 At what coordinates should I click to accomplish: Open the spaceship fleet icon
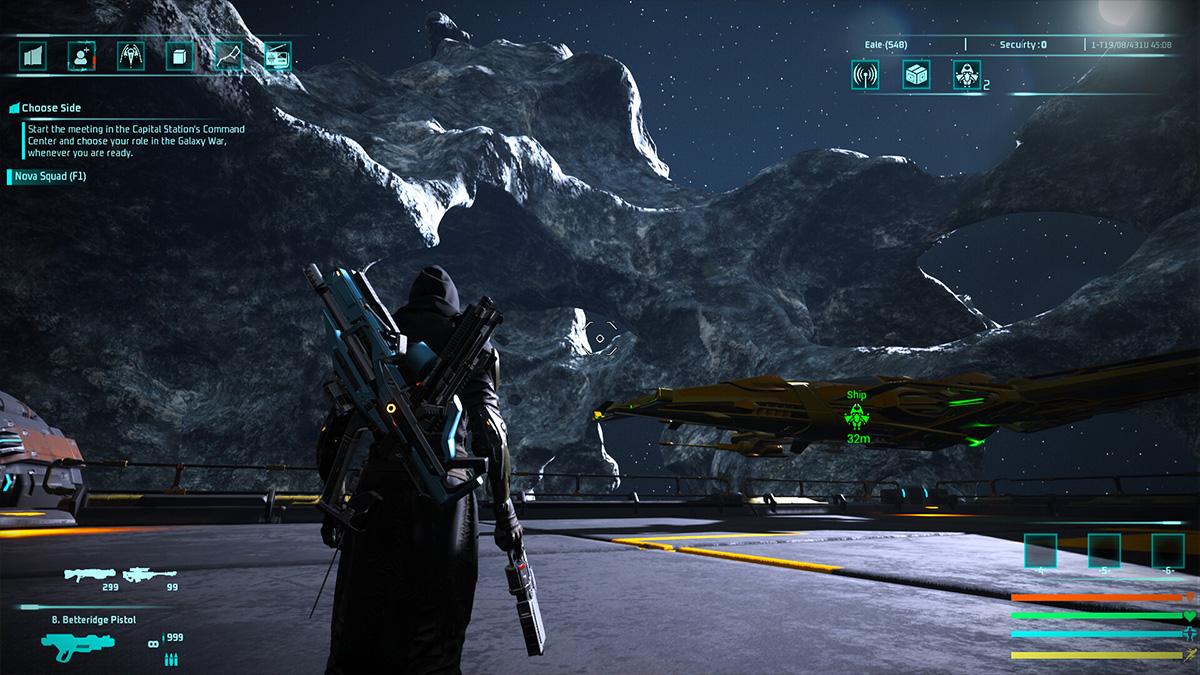130,56
